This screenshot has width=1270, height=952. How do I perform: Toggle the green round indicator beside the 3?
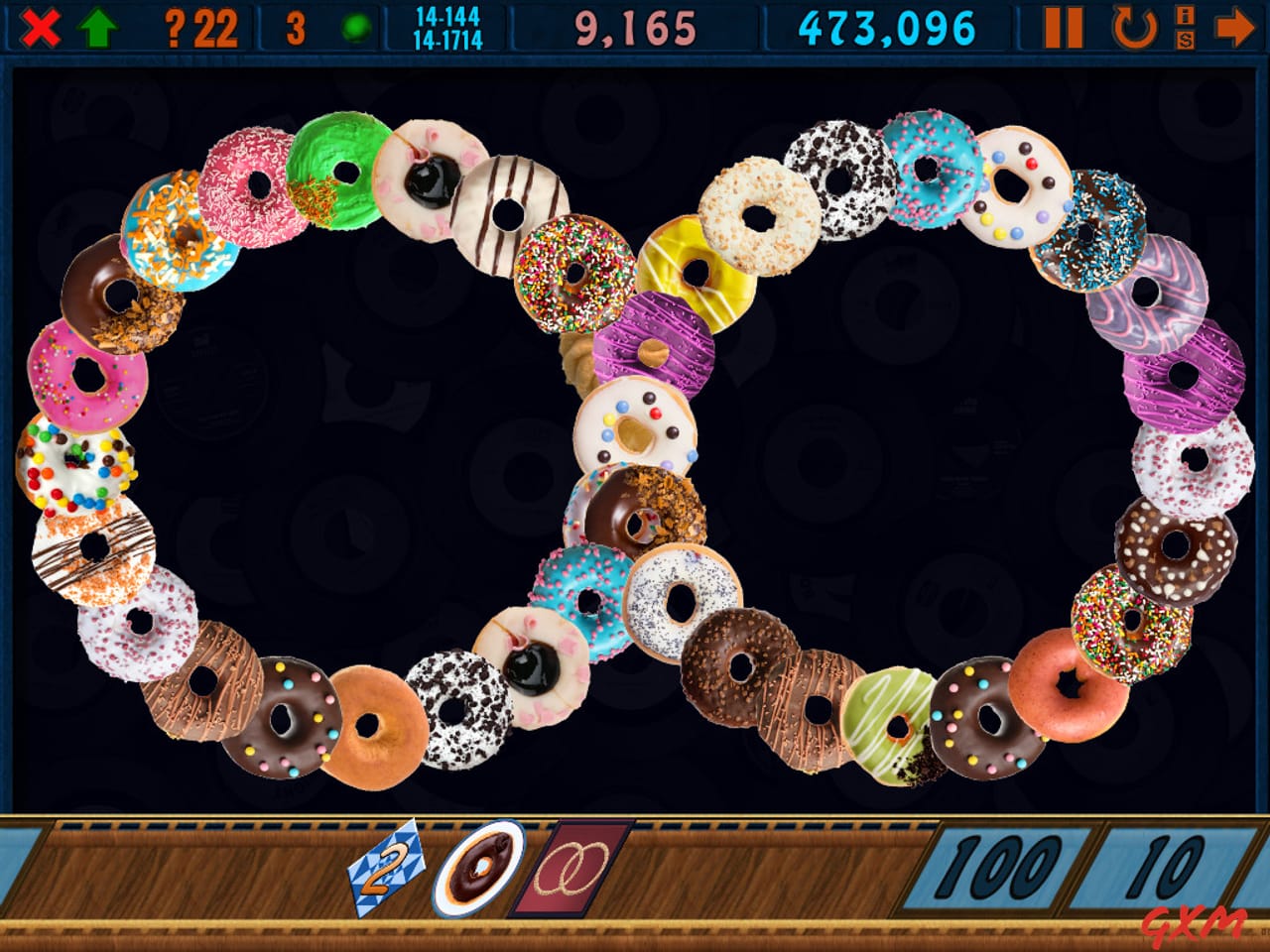point(353,25)
